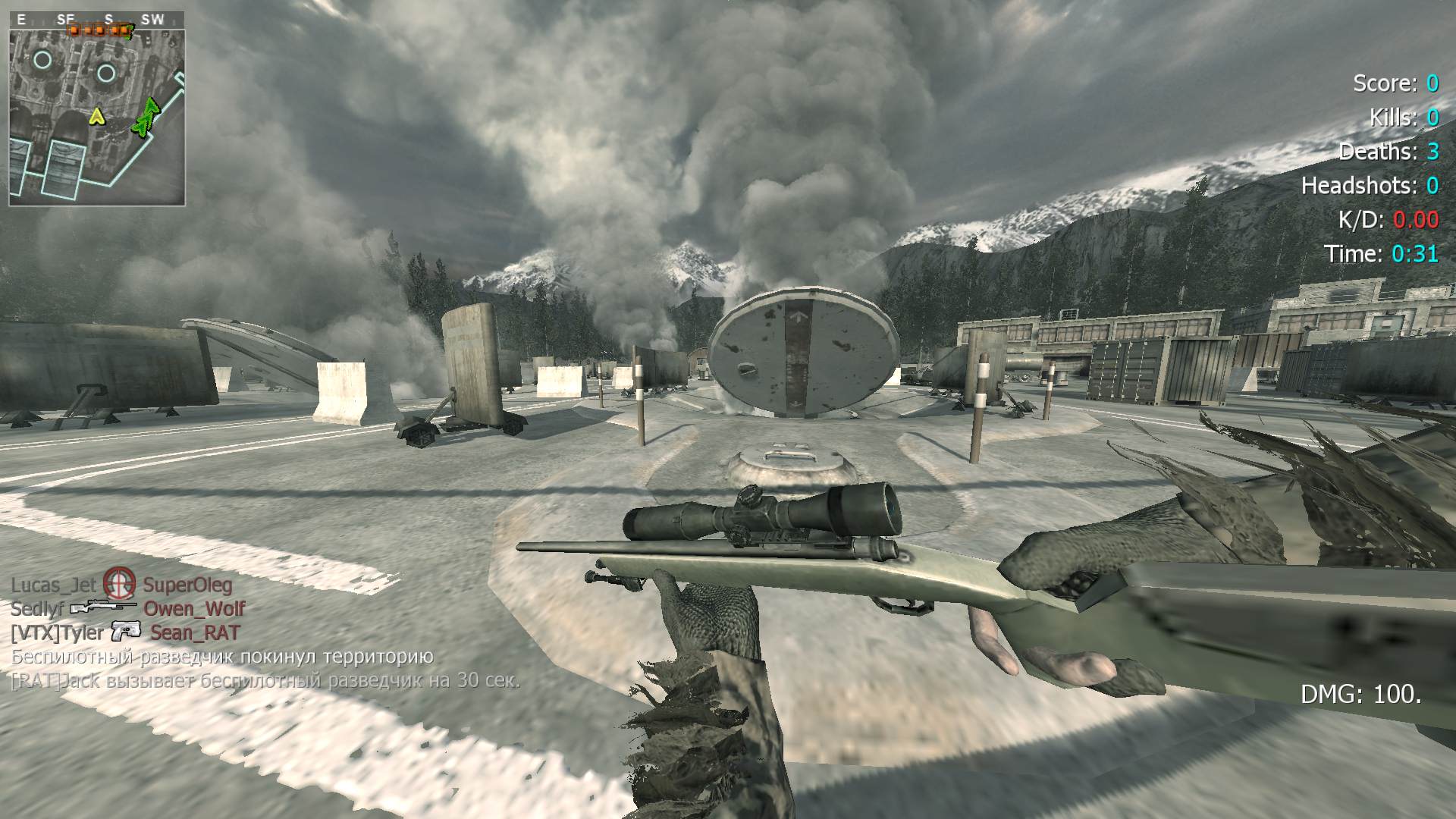Choose SuperOleg in the kill feed
Screen dimensions: 1456x819
pyautogui.click(x=188, y=585)
